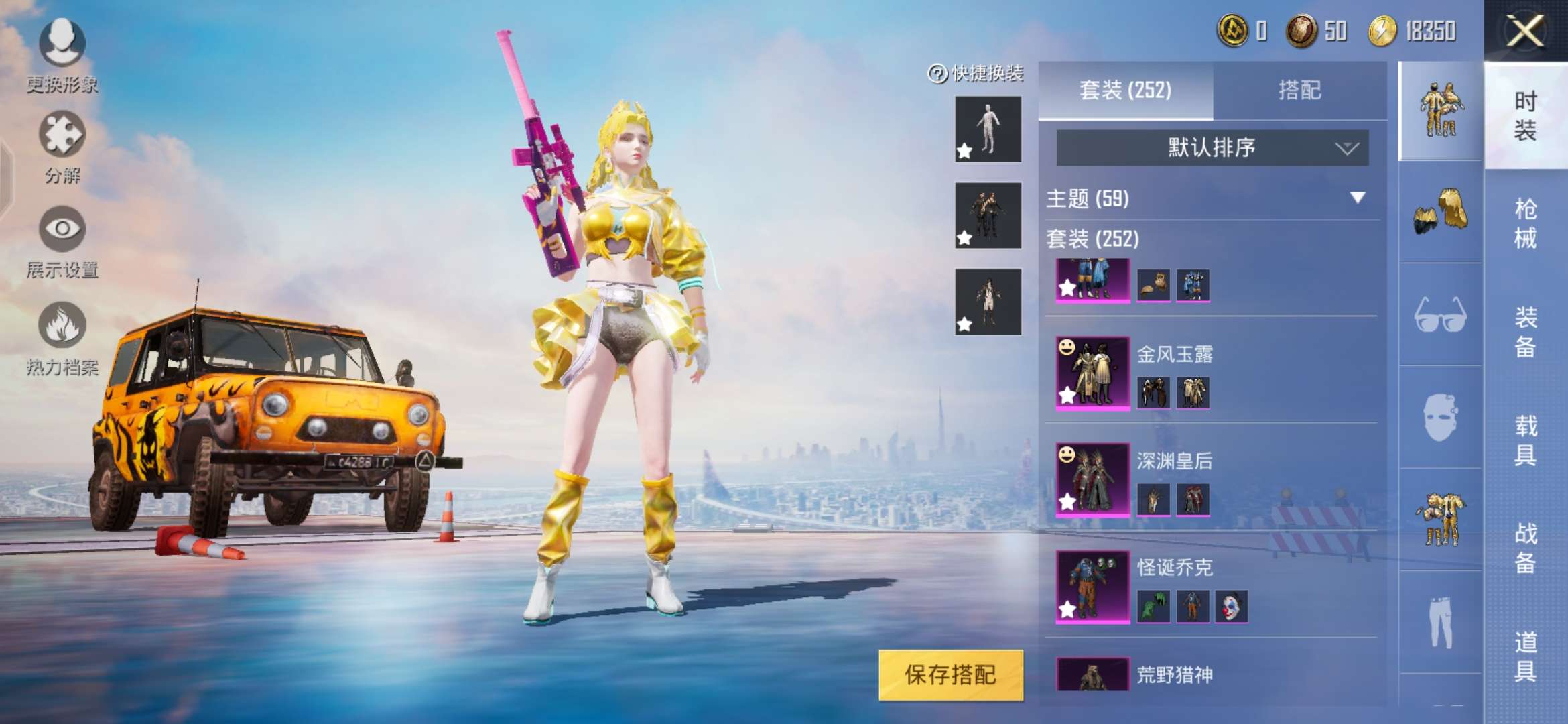1568x724 pixels.
Task: Select the 分解 dismantle tool
Action: [x=62, y=144]
